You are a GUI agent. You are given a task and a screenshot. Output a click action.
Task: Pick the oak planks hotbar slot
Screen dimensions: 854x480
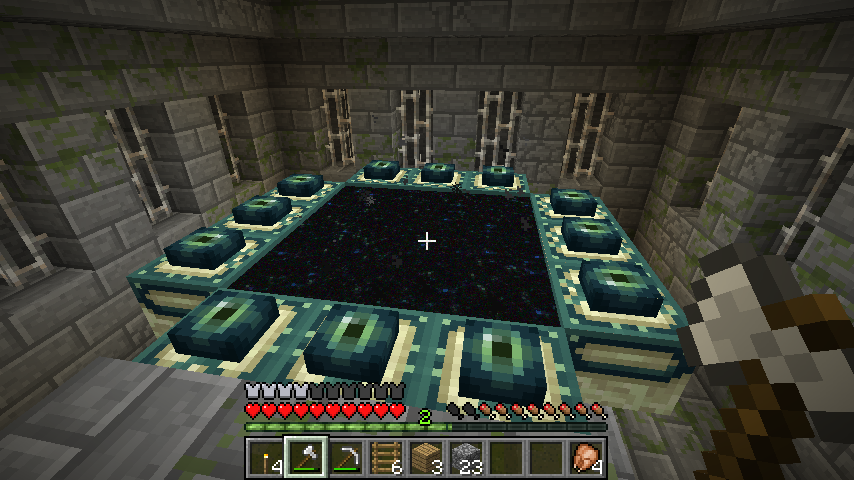(x=426, y=458)
